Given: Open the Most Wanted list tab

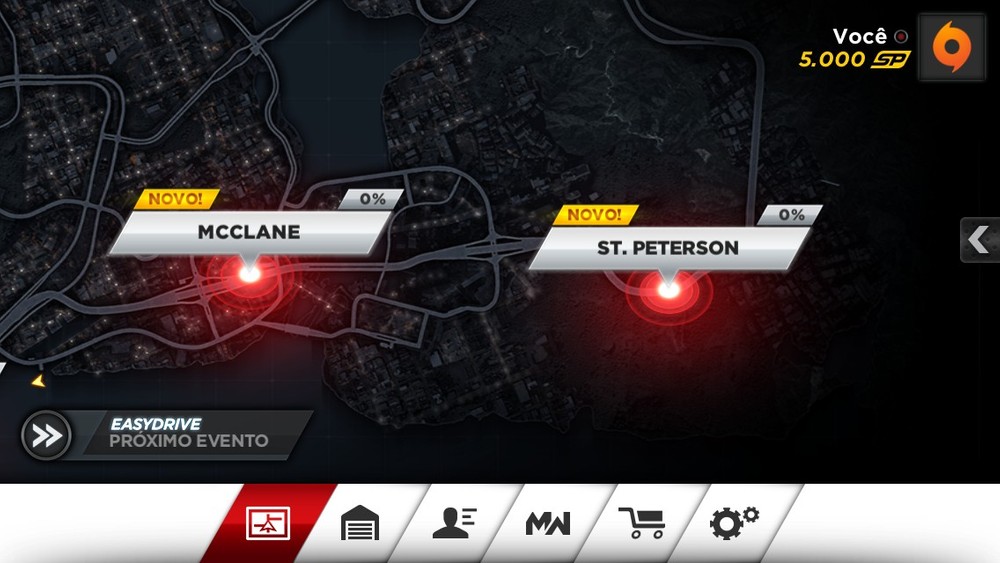Looking at the screenshot, I should 548,523.
